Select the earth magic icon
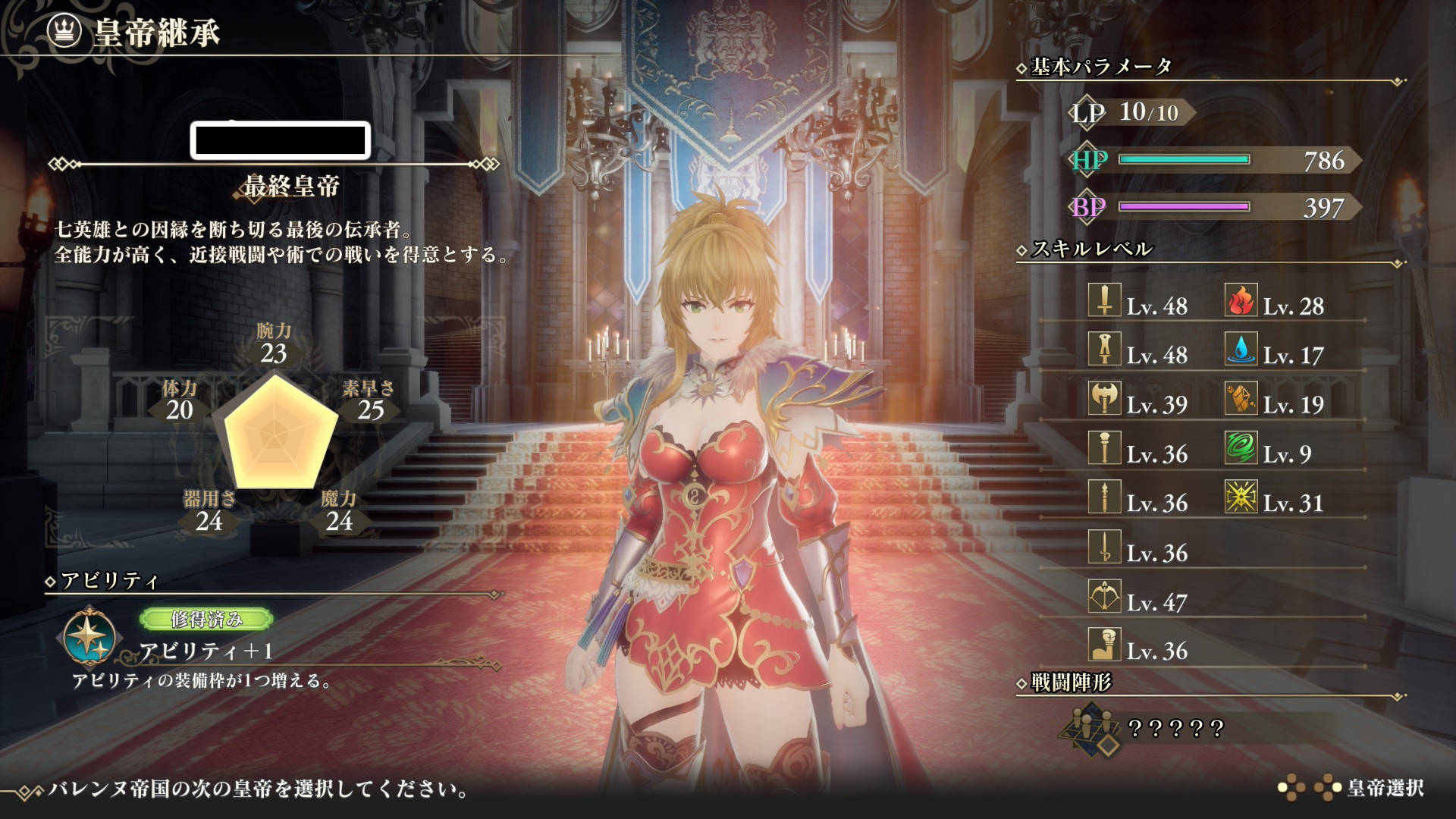The image size is (1456, 819). click(x=1241, y=399)
